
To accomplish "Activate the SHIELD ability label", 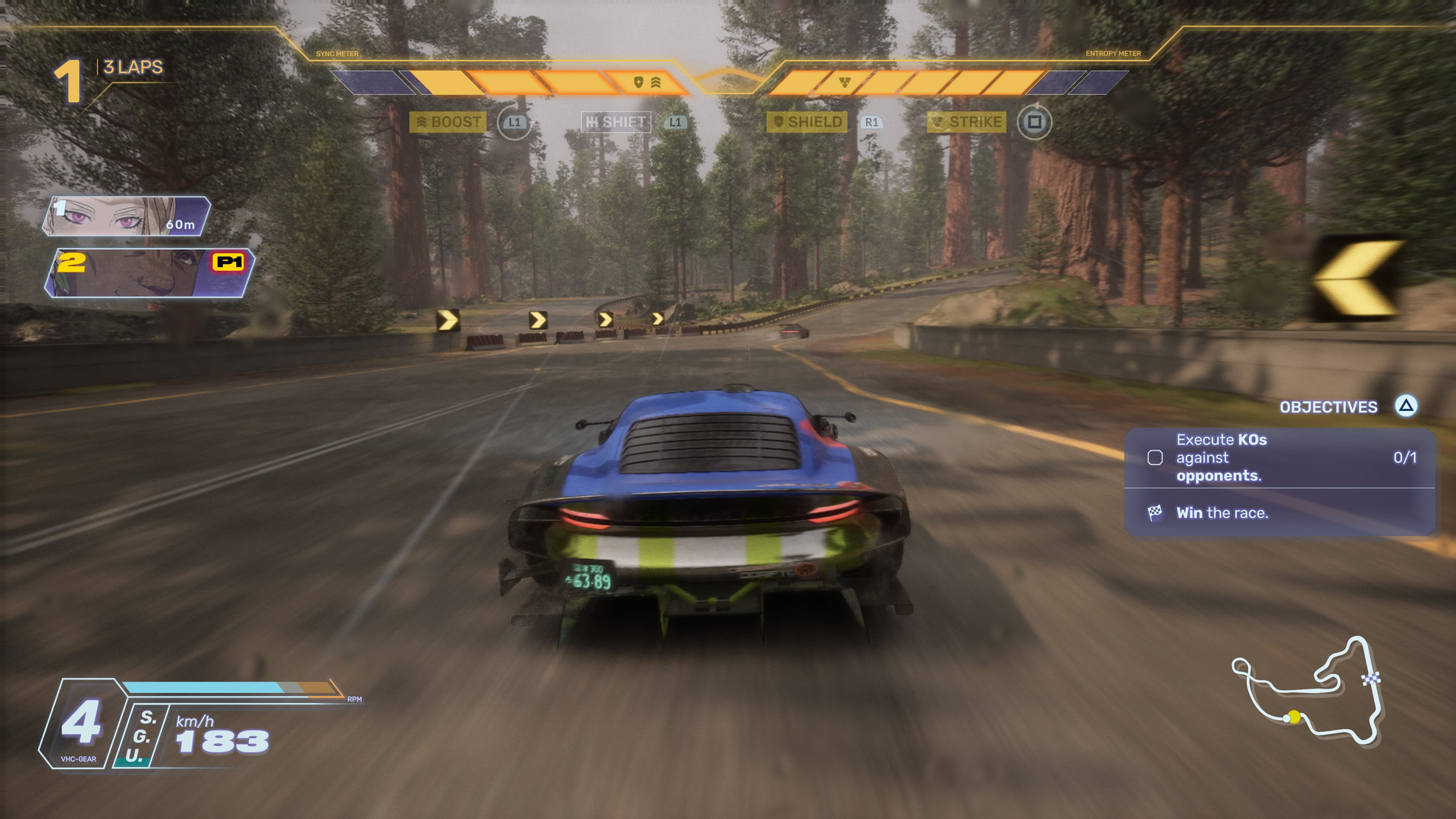I will pyautogui.click(x=807, y=122).
